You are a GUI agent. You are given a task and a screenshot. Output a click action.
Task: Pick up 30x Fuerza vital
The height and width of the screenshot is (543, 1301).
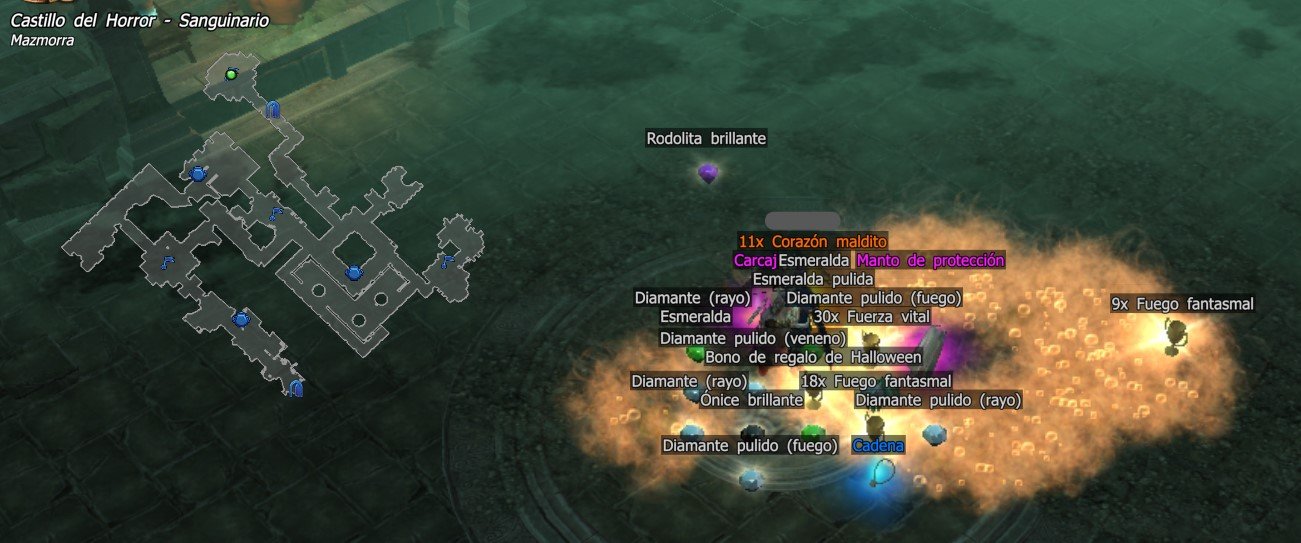[x=871, y=317]
